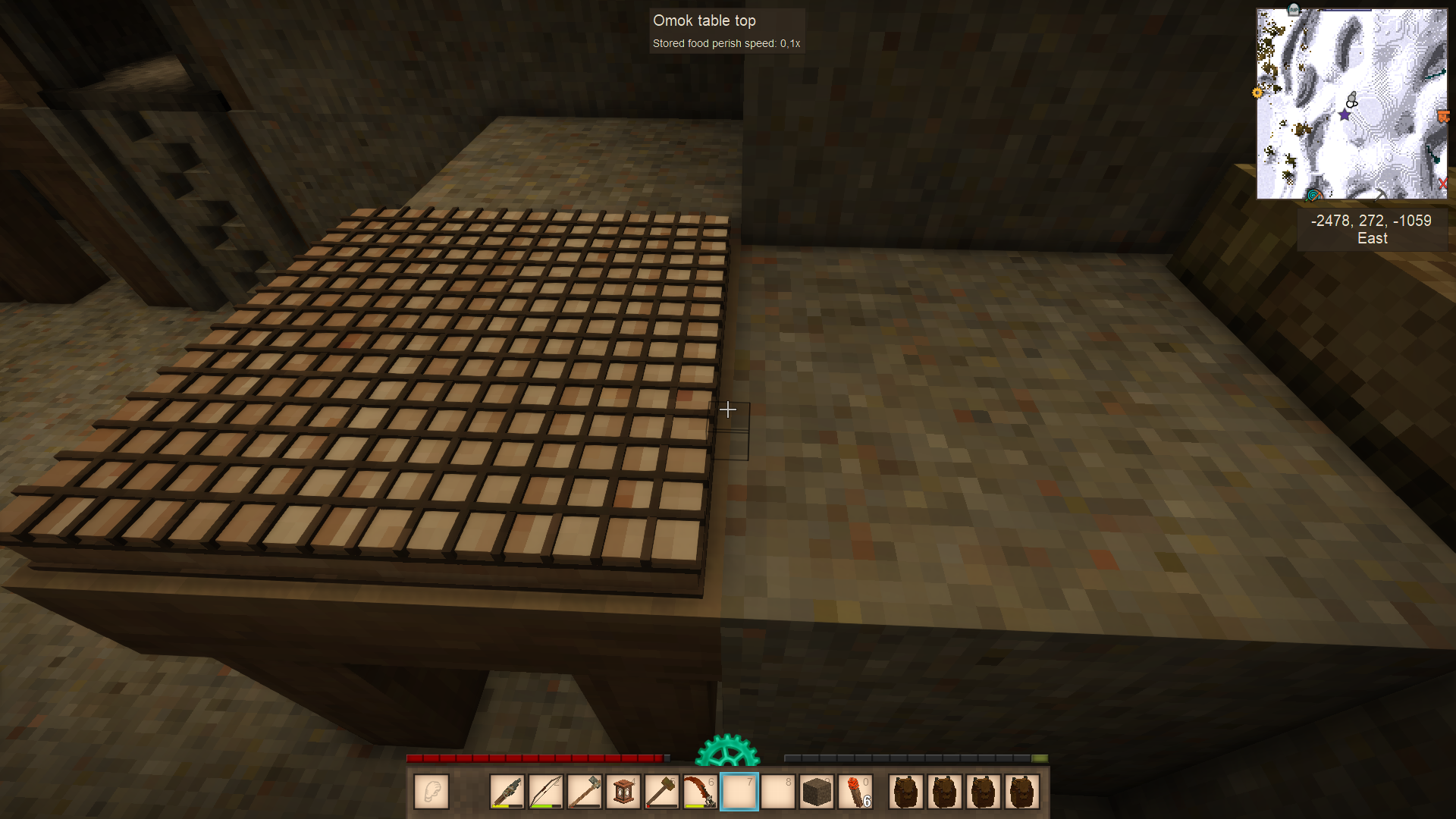The width and height of the screenshot is (1456, 819).
Task: Click the spiral translocator marker on the minimap
Action: click(x=1313, y=194)
